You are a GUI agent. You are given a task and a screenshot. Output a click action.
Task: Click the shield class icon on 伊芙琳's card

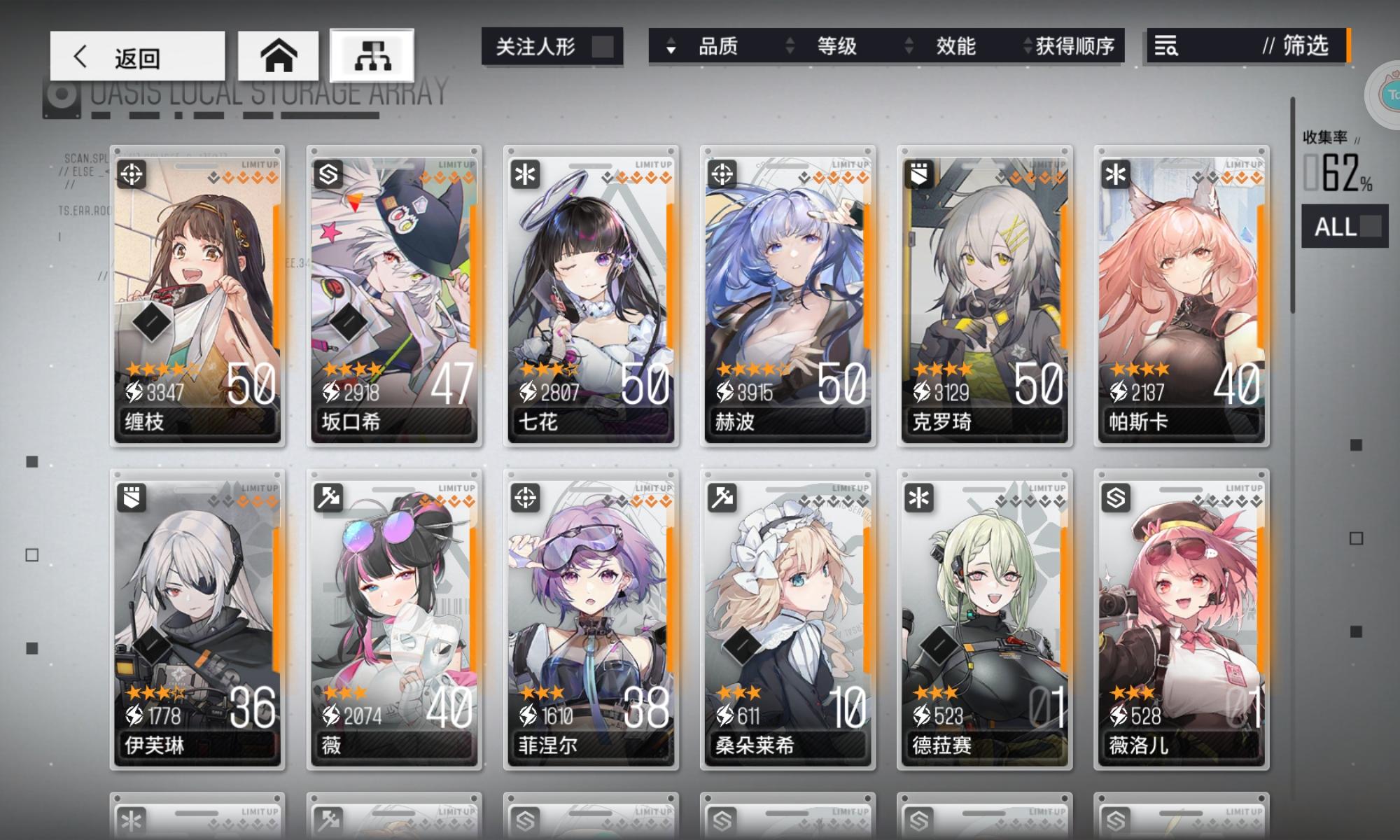click(131, 497)
